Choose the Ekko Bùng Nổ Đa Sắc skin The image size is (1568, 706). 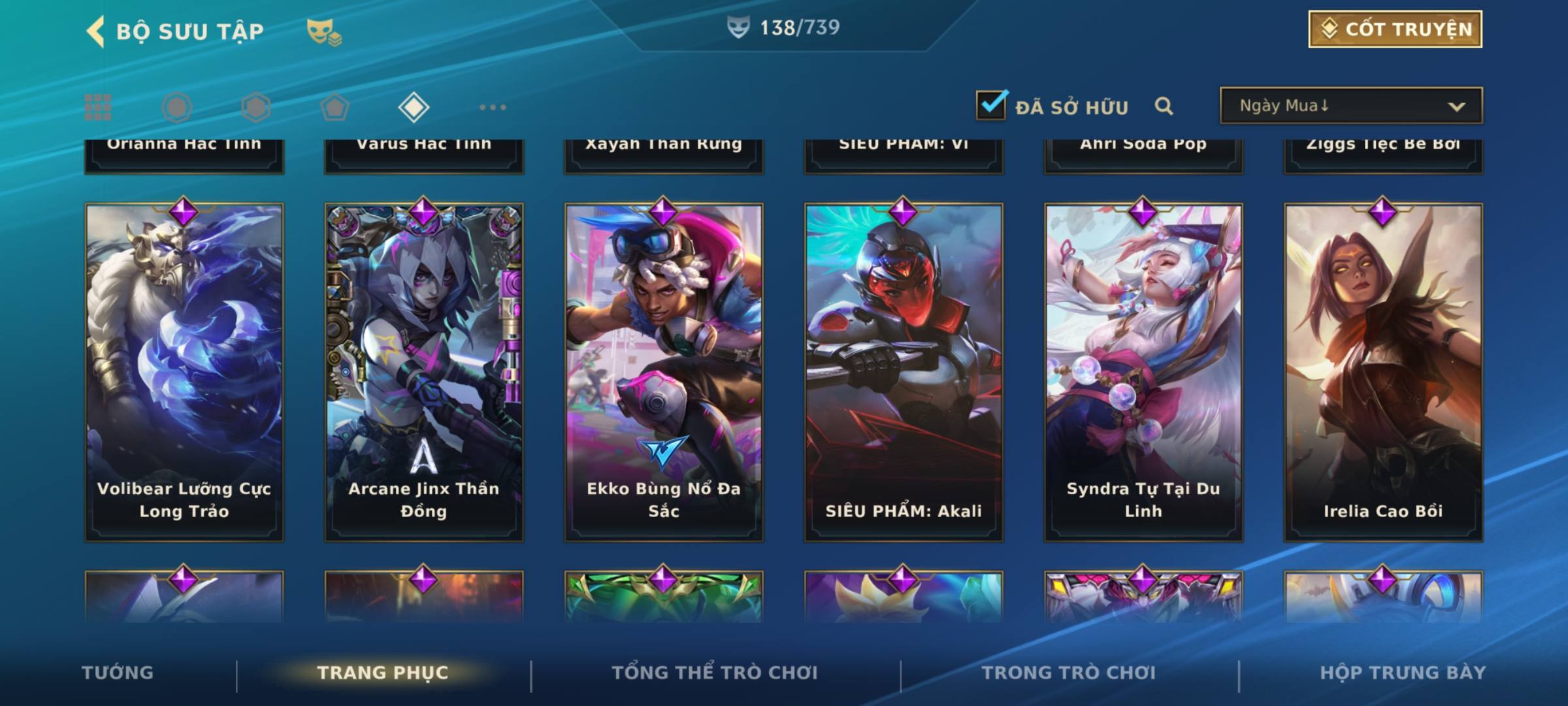click(x=664, y=373)
